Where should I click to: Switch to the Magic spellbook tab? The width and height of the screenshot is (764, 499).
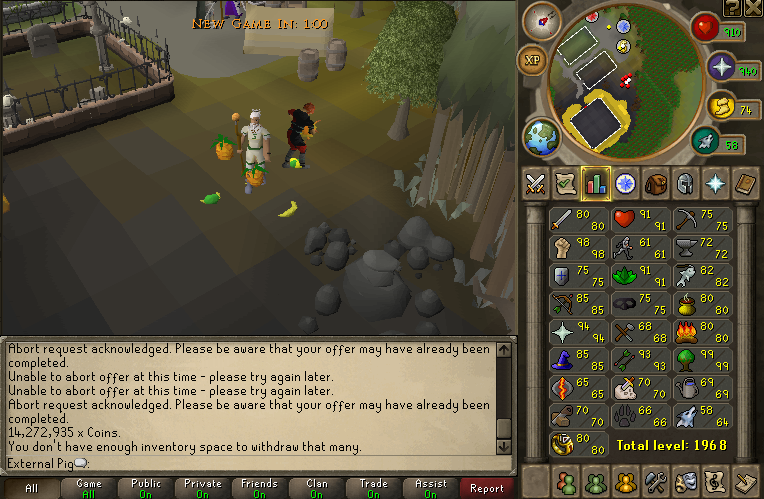746,184
